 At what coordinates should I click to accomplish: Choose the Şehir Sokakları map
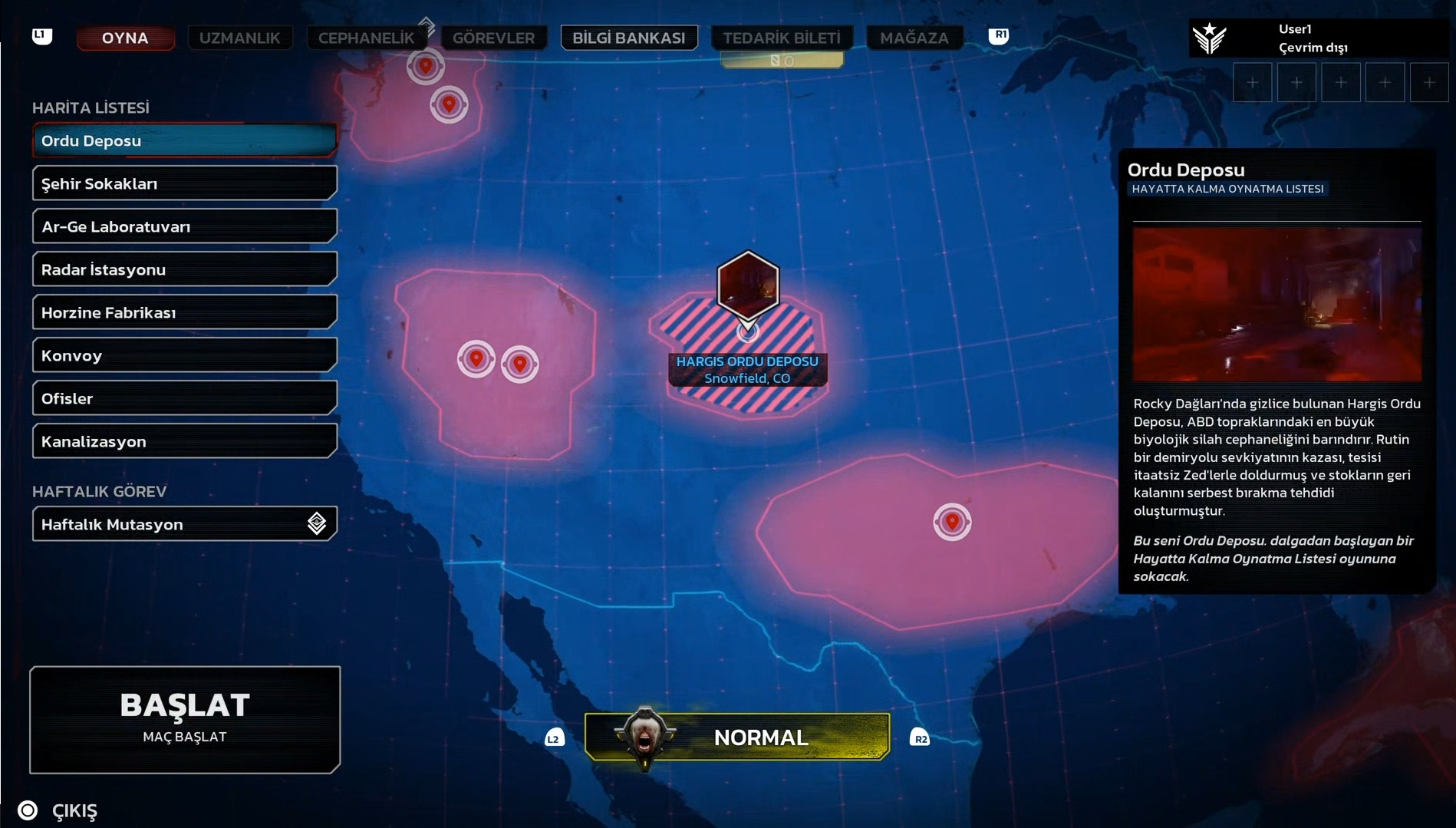pyautogui.click(x=184, y=183)
